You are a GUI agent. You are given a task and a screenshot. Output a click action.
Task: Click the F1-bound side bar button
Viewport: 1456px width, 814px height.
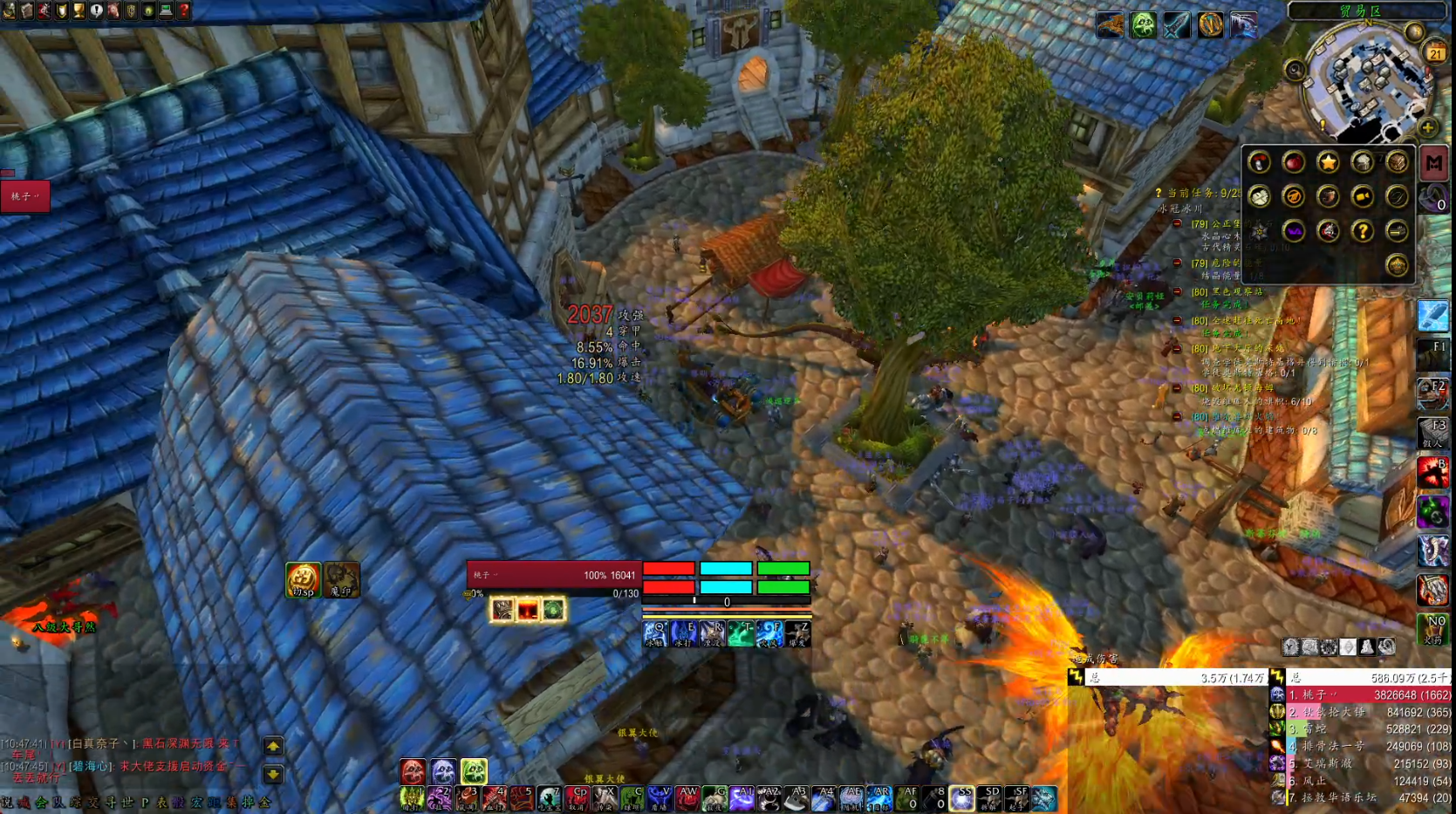[x=1432, y=353]
